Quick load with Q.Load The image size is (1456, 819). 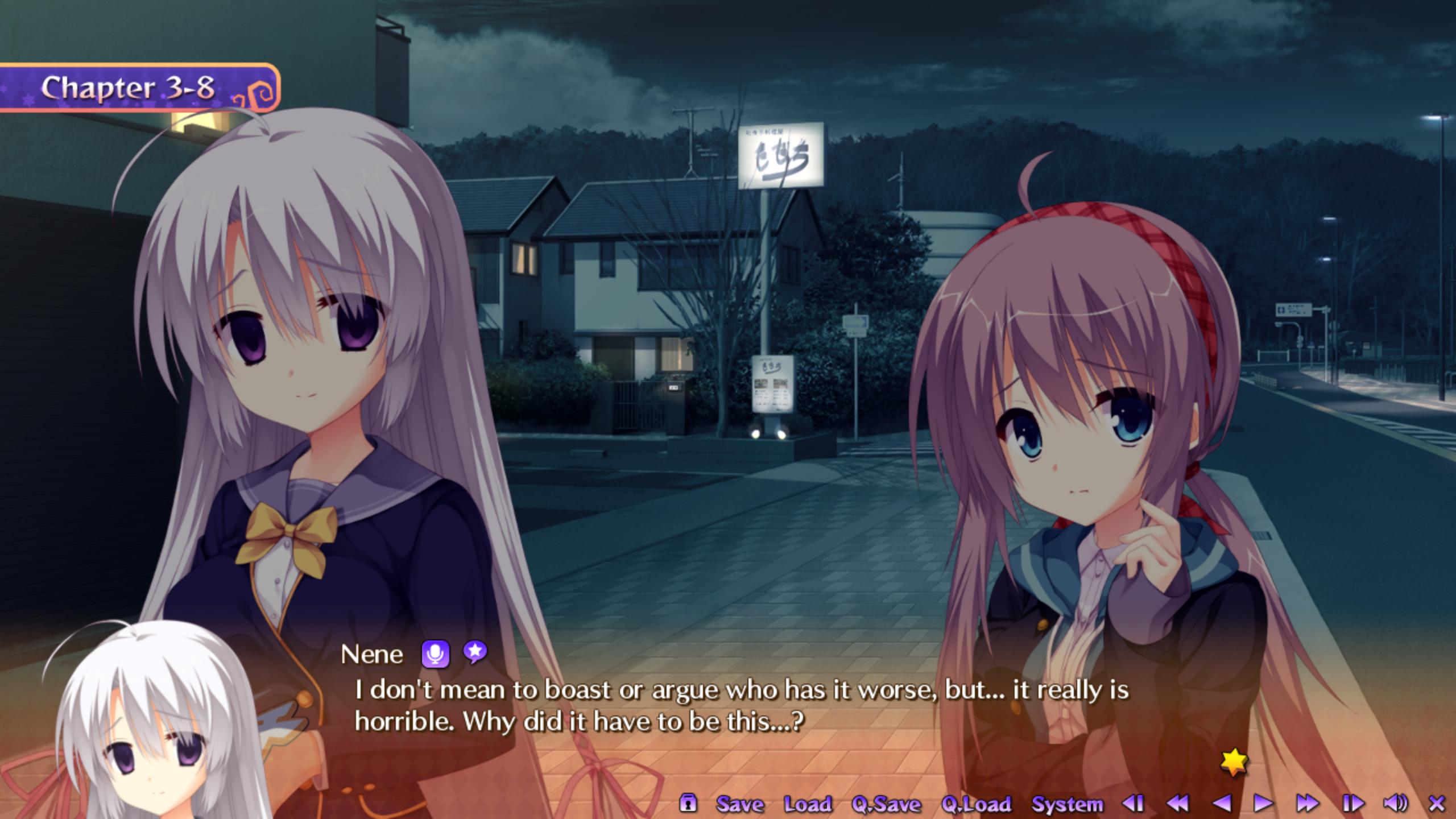tap(977, 804)
